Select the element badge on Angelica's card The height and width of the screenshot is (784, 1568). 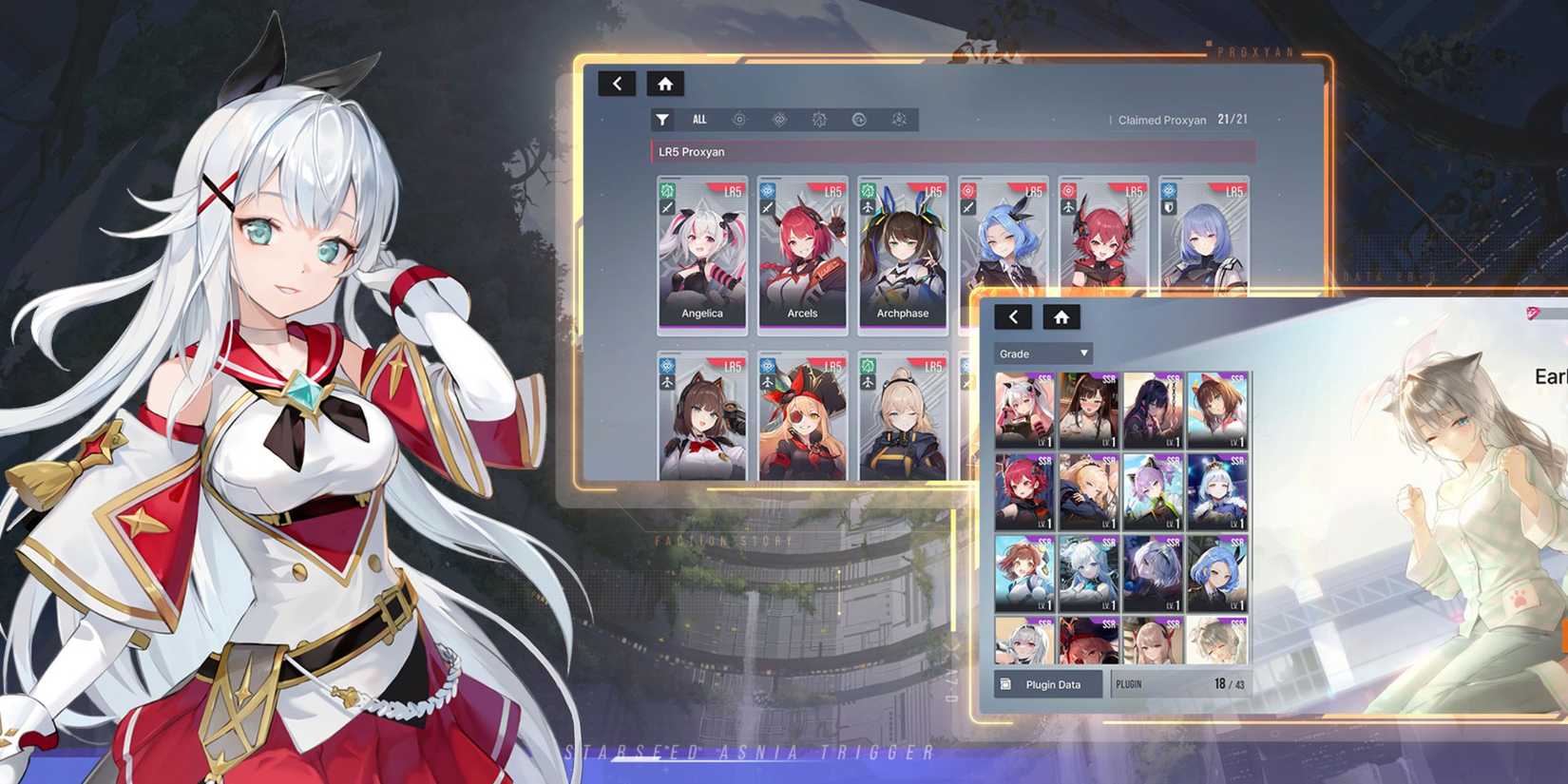665,191
